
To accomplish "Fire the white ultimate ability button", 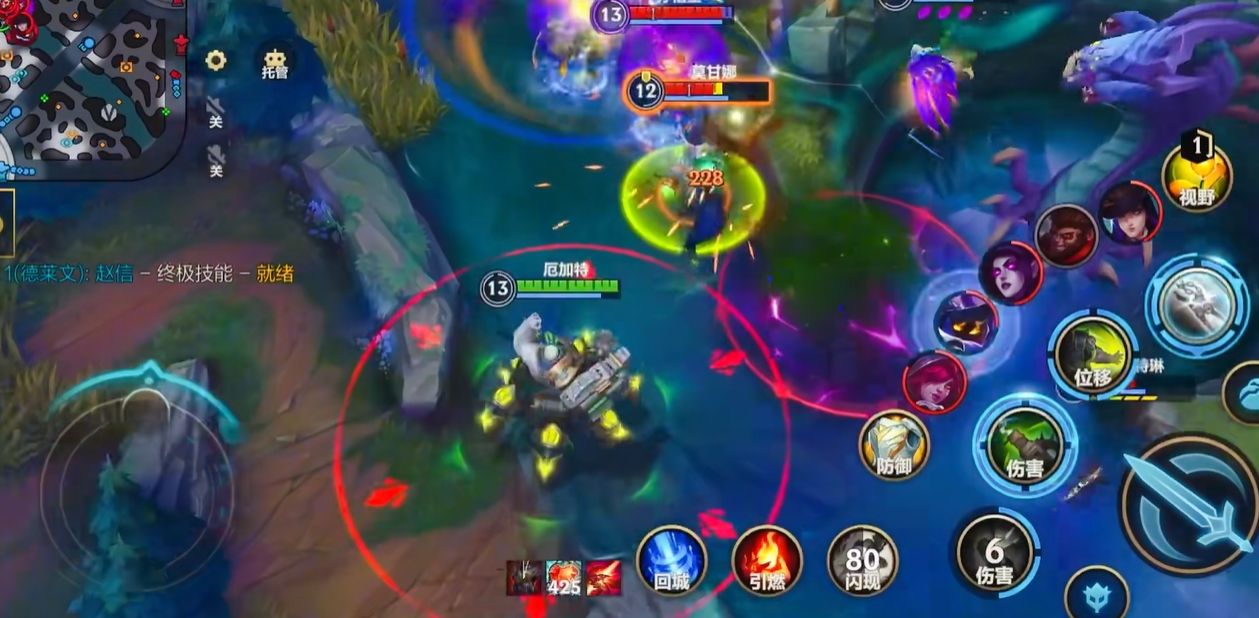I will [x=1195, y=301].
